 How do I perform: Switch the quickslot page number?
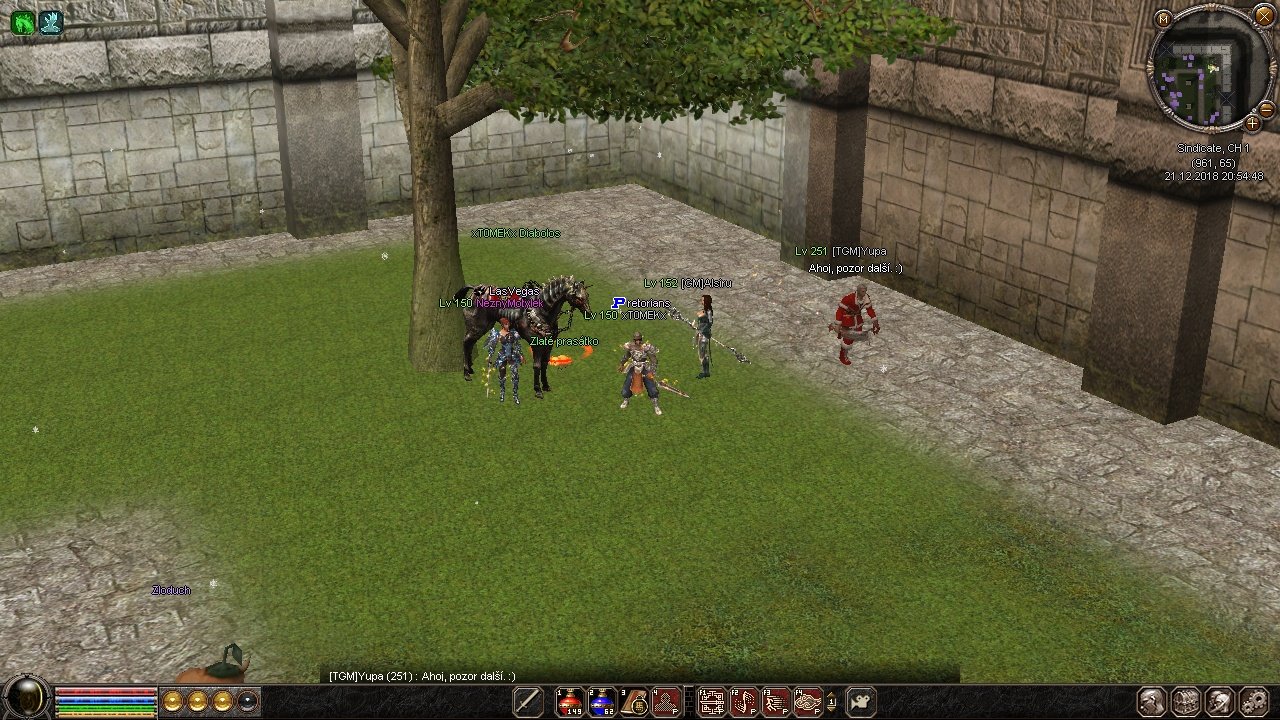click(x=832, y=702)
